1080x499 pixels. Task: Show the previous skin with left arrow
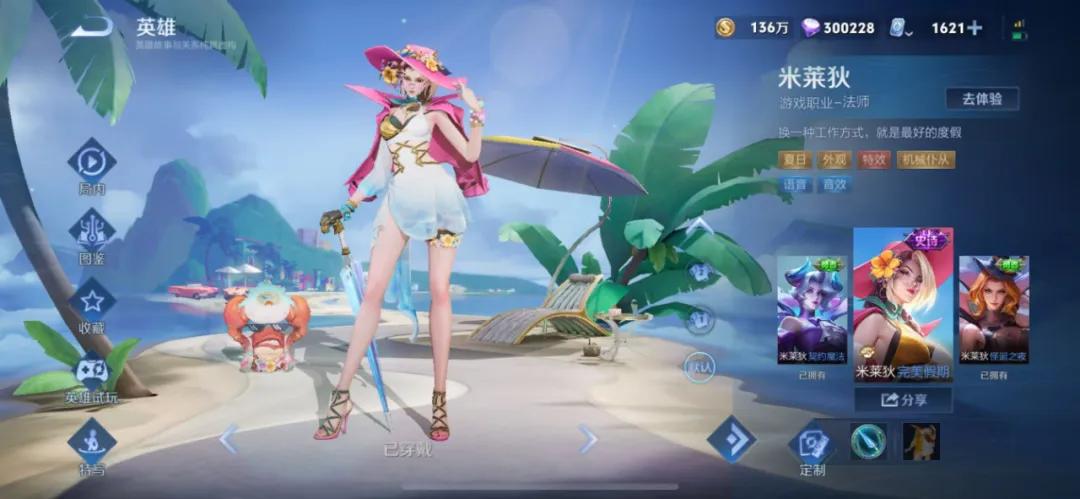point(228,438)
